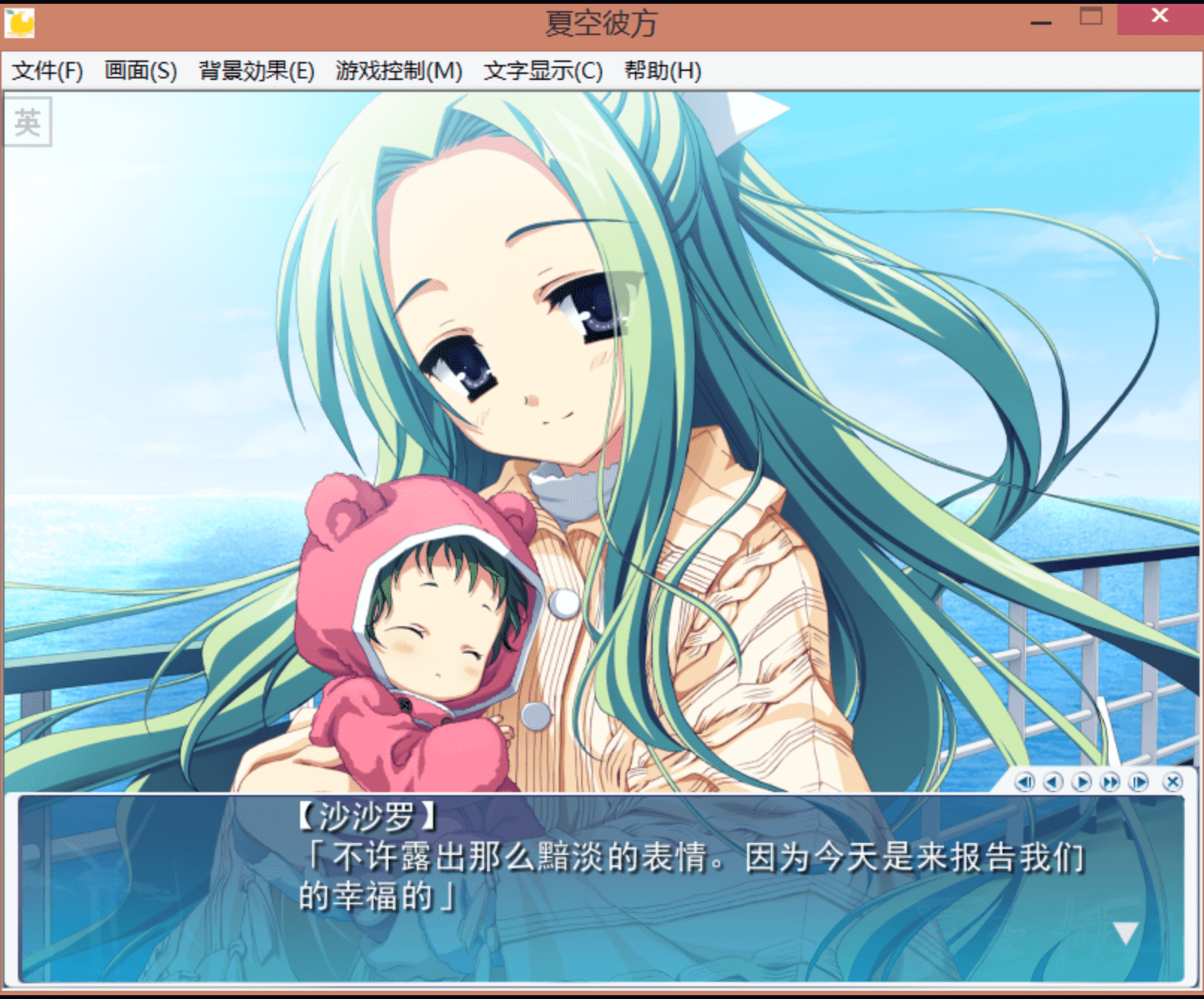Click the previous-message back arrow icon
This screenshot has width=1204, height=999.
1053,782
